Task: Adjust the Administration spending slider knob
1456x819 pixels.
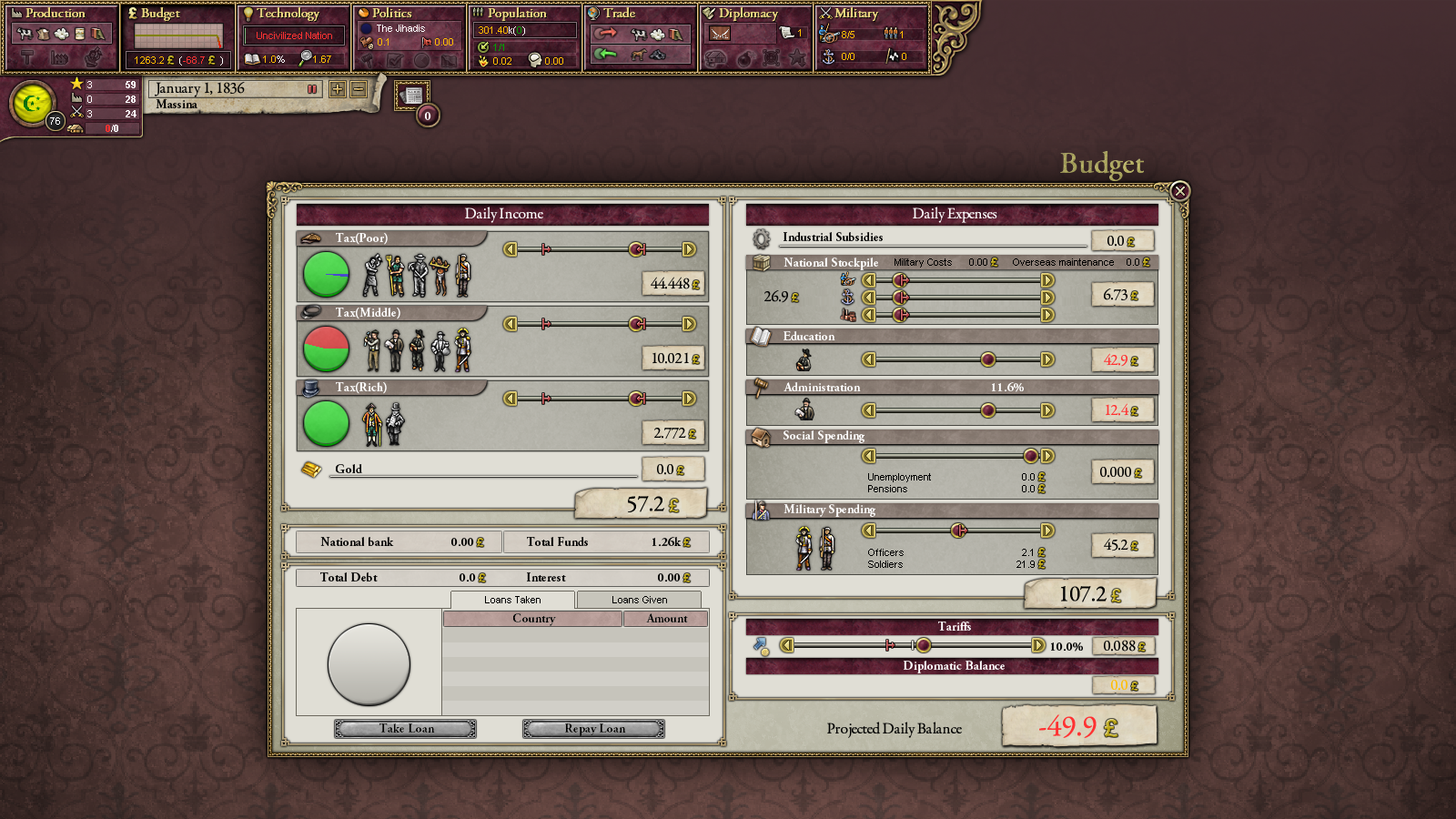Action: coord(987,410)
